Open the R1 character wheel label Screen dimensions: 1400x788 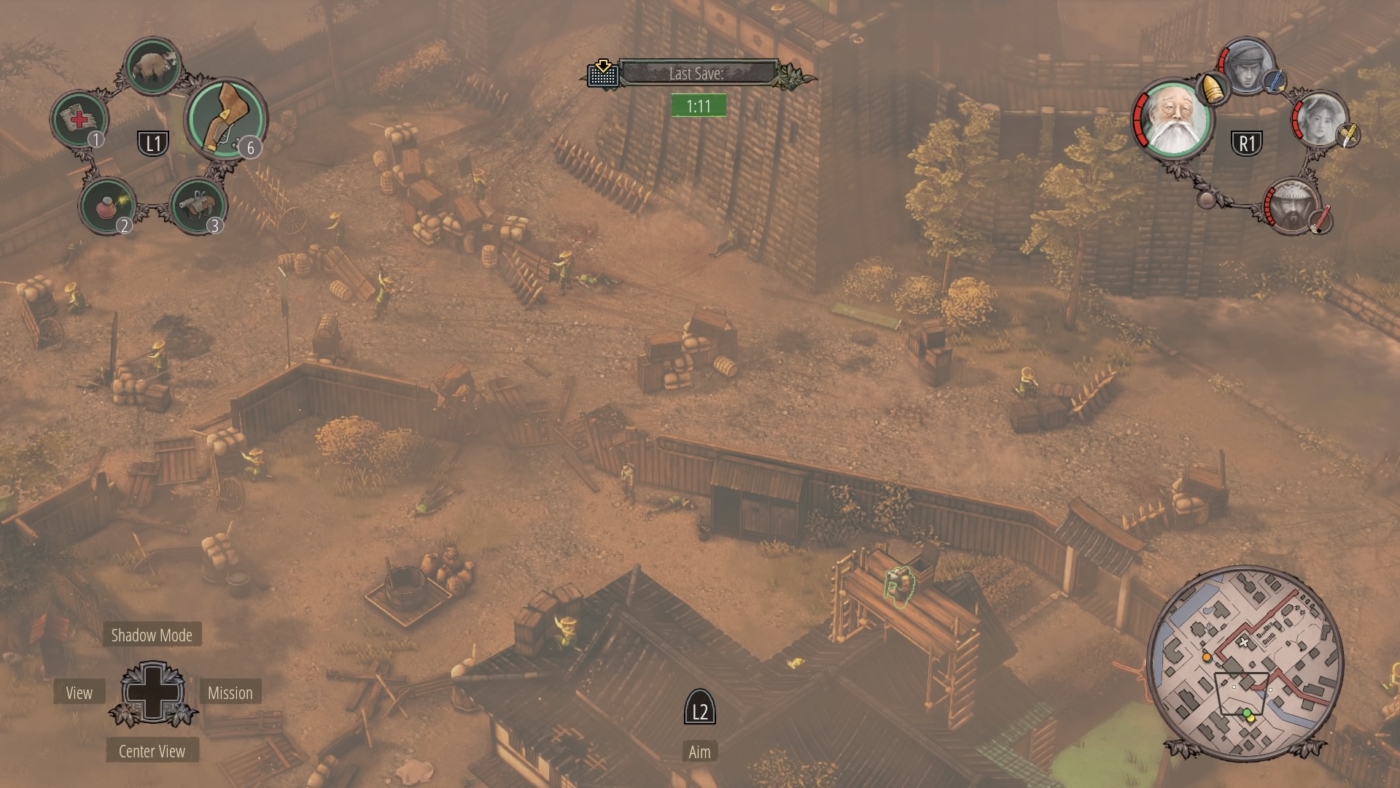point(1247,141)
